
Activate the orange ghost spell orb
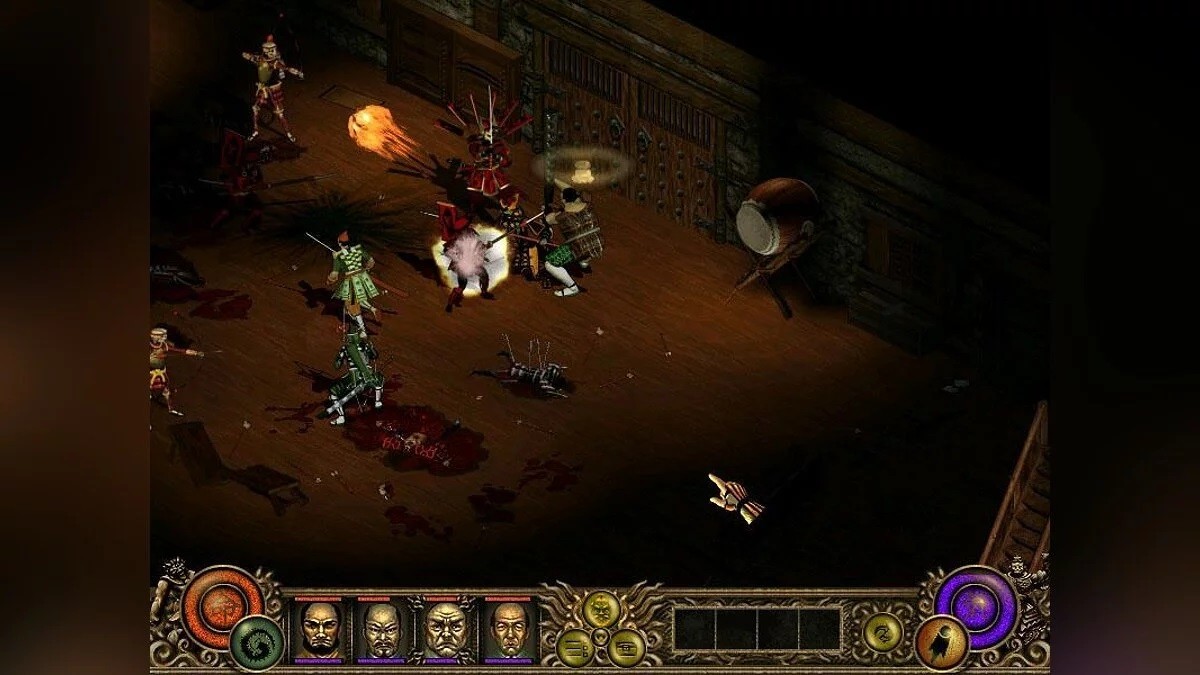(x=941, y=643)
